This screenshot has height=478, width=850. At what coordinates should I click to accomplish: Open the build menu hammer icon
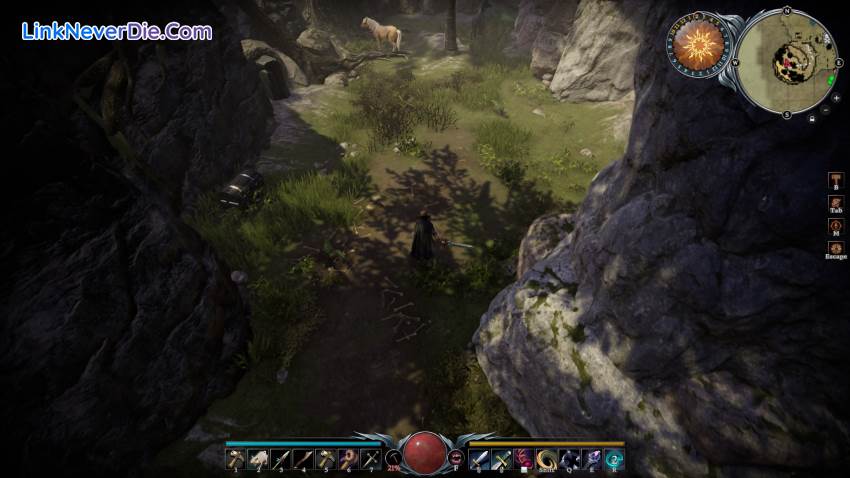(x=836, y=180)
